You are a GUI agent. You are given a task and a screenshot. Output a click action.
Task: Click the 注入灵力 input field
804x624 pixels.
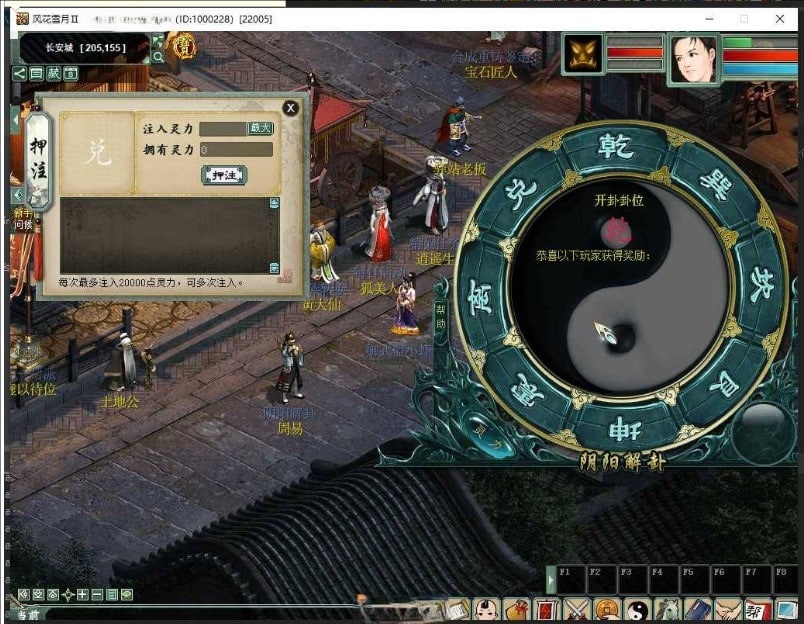point(222,129)
